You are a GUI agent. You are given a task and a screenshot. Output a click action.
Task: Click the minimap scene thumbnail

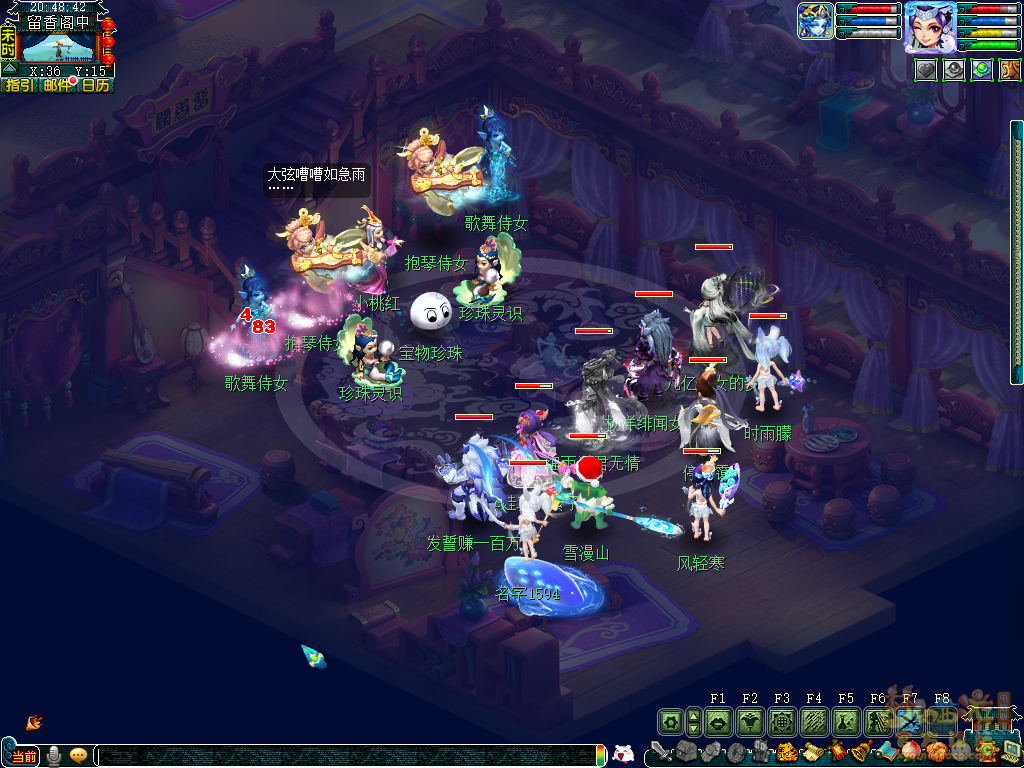tap(57, 47)
